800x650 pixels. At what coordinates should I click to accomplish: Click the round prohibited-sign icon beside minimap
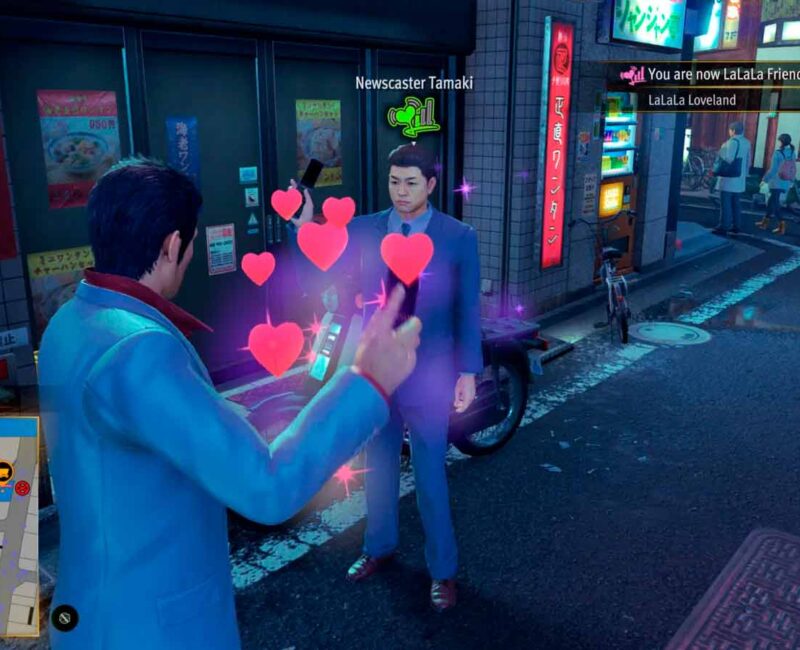(x=64, y=618)
